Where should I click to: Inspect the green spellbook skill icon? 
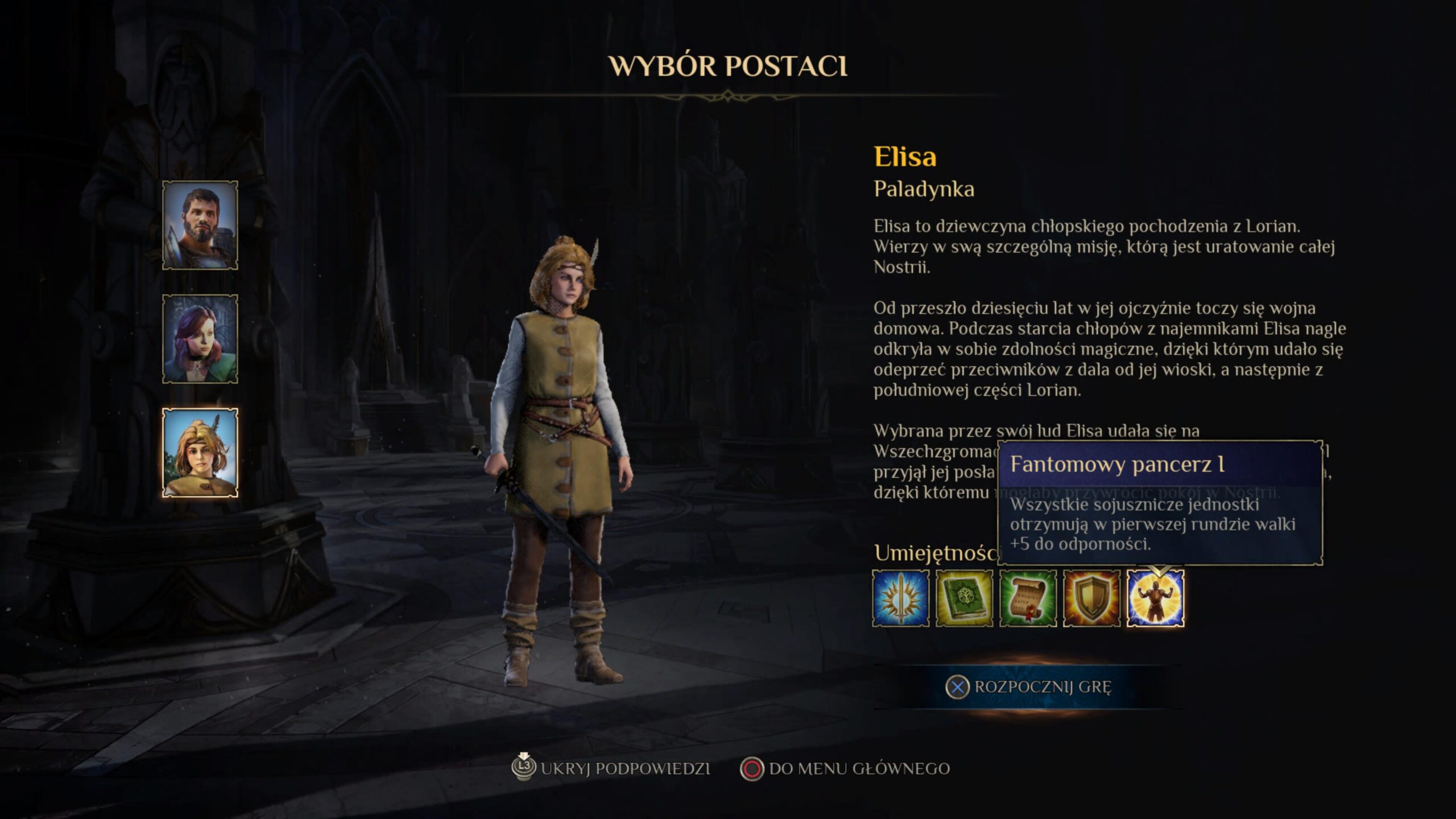(965, 598)
